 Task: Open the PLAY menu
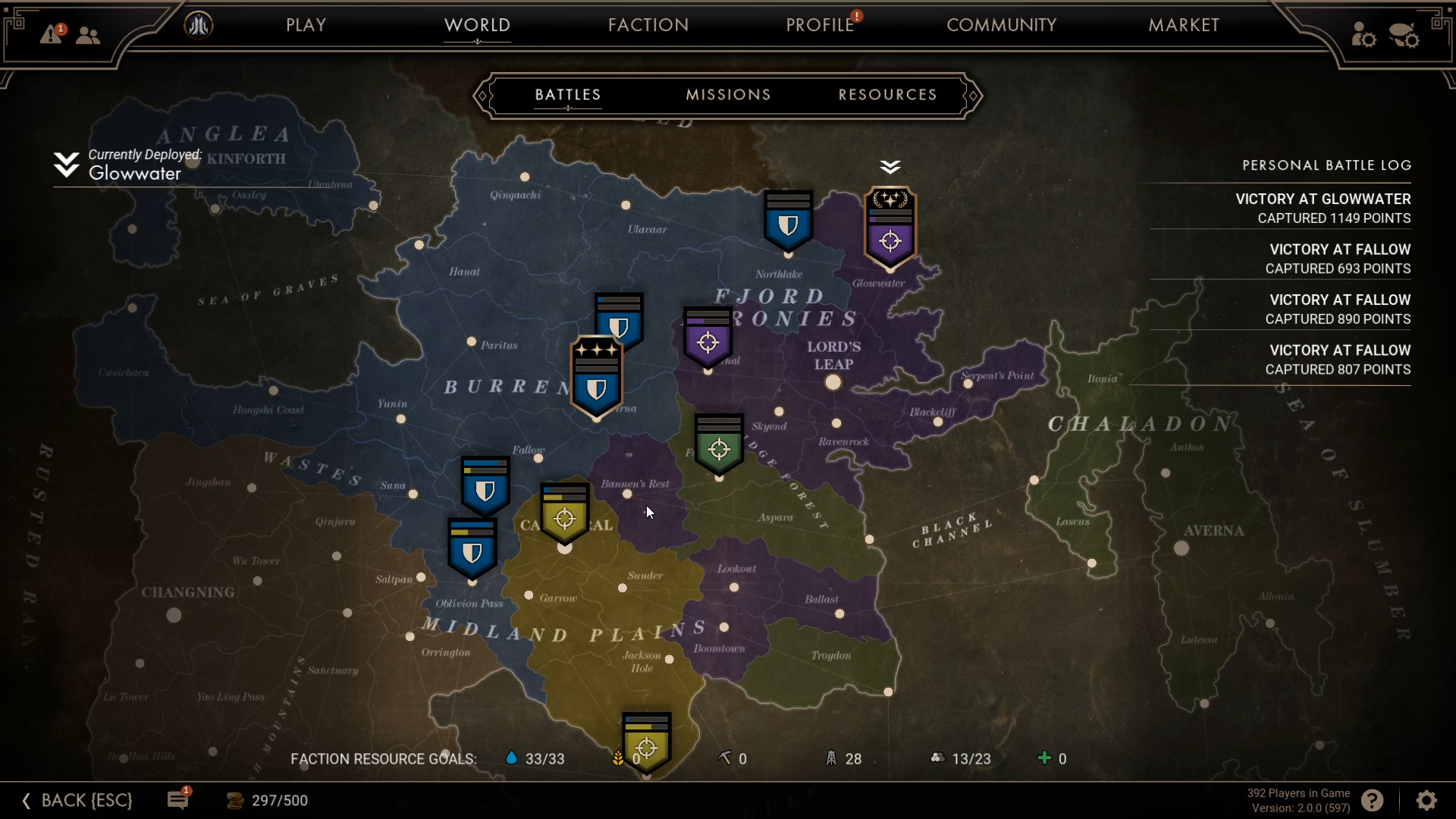click(306, 25)
